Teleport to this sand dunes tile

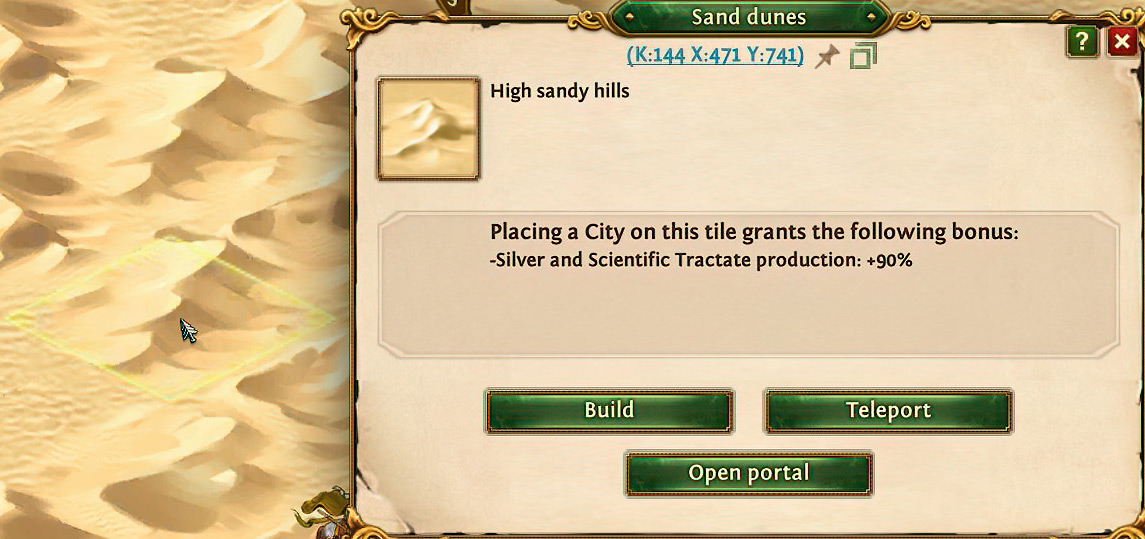click(888, 411)
